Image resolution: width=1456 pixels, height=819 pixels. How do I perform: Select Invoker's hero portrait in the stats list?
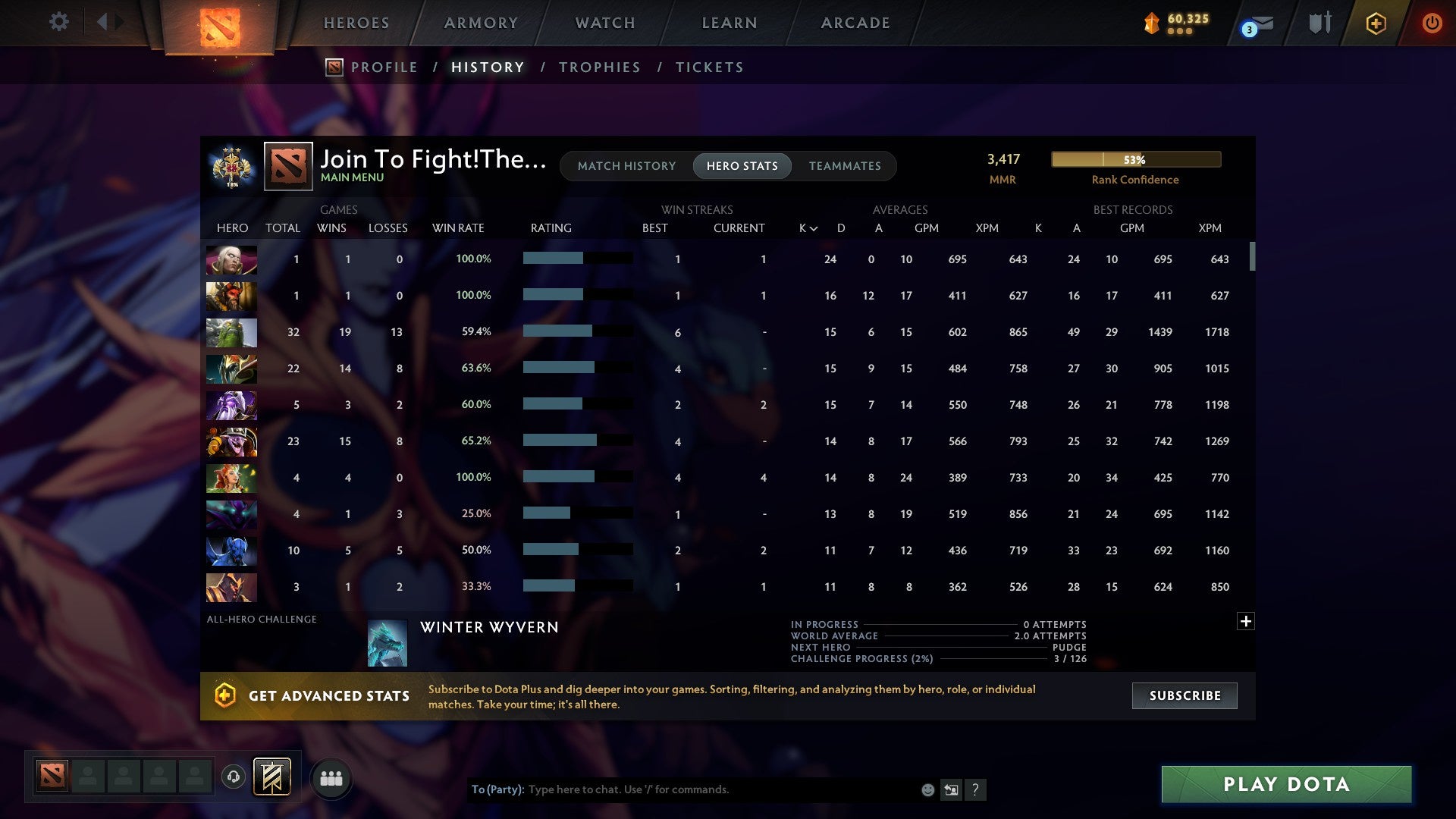click(231, 259)
